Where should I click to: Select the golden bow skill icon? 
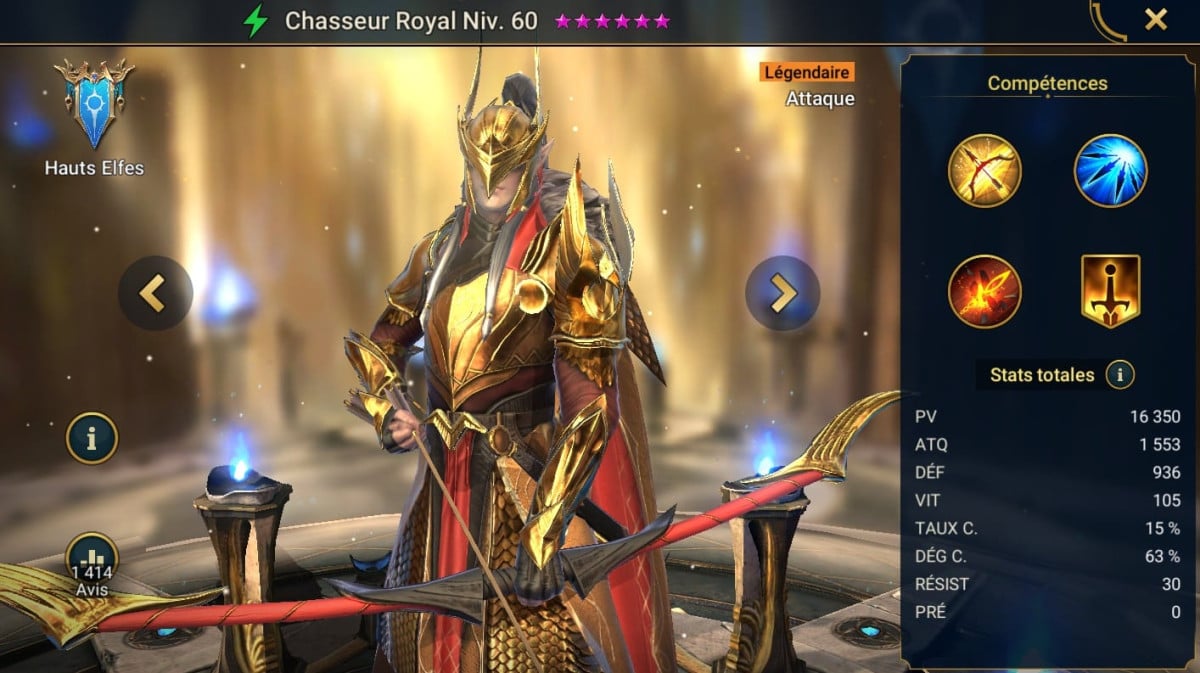[985, 170]
